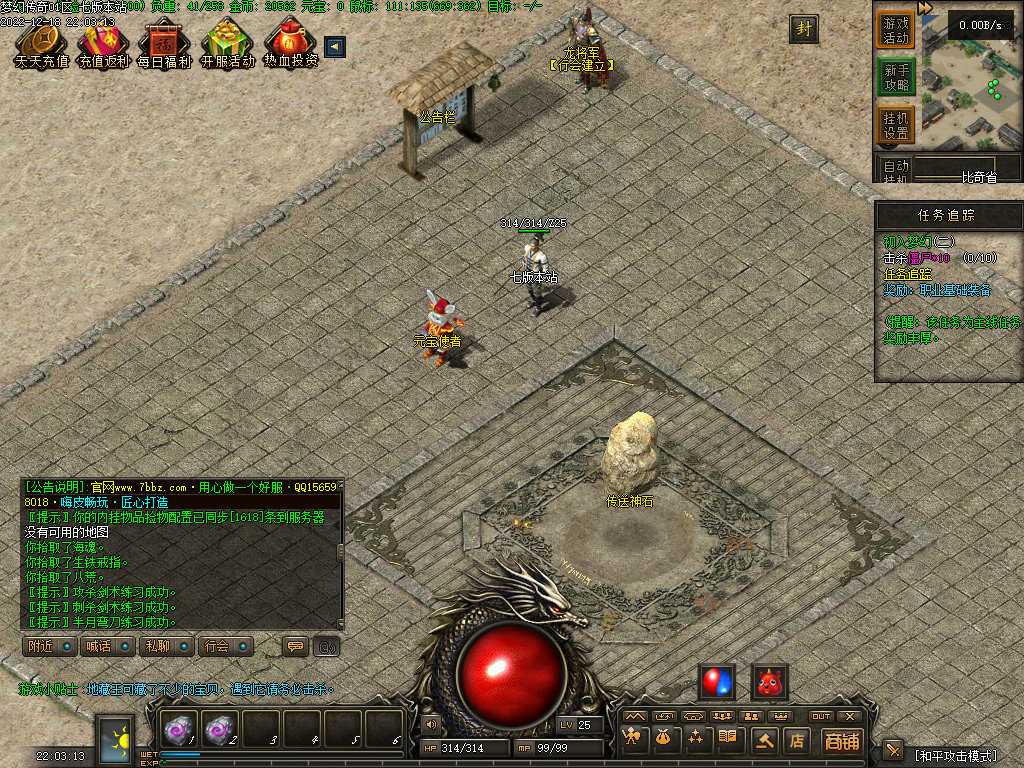The image size is (1024, 768).
Task: Open the 每日福利 daily welfare icon
Action: pyautogui.click(x=165, y=44)
